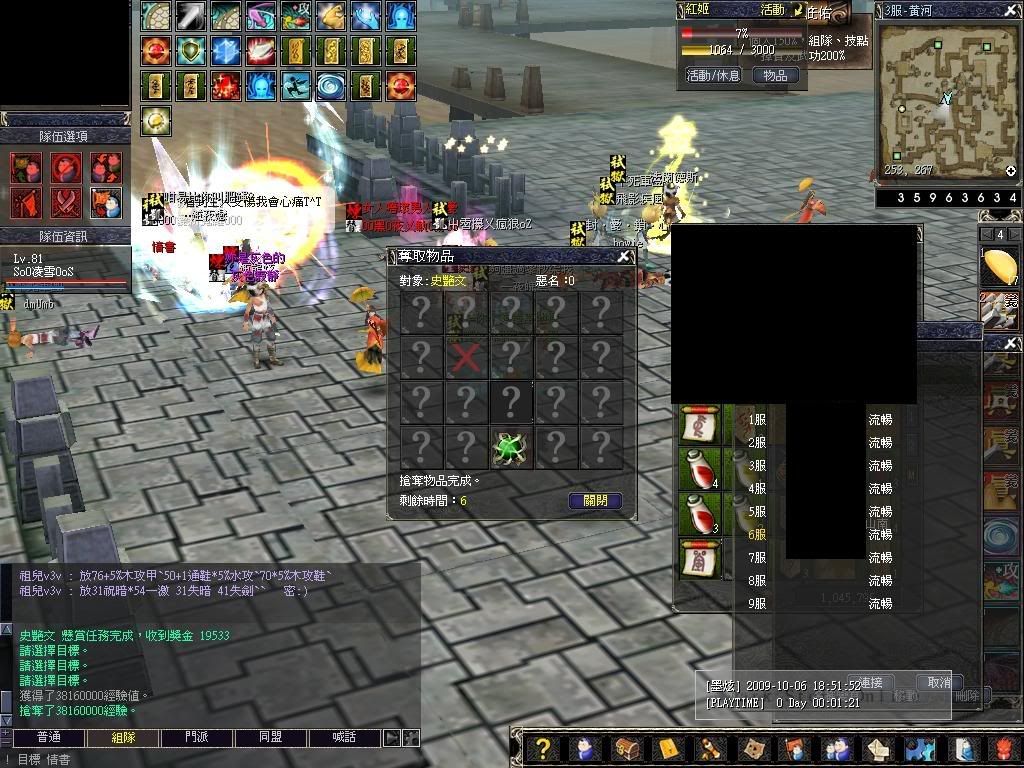Click the 取消 cancel button
The width and height of the screenshot is (1024, 768).
click(939, 682)
